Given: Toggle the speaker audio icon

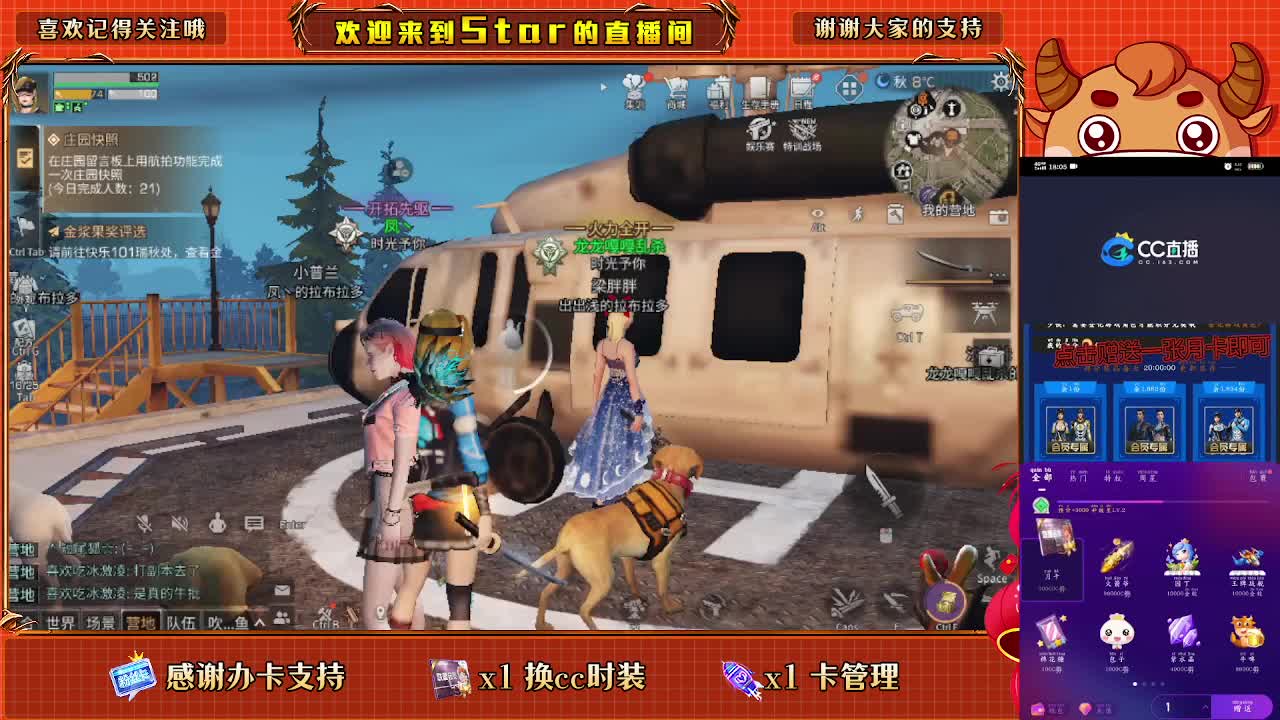Looking at the screenshot, I should tap(179, 524).
